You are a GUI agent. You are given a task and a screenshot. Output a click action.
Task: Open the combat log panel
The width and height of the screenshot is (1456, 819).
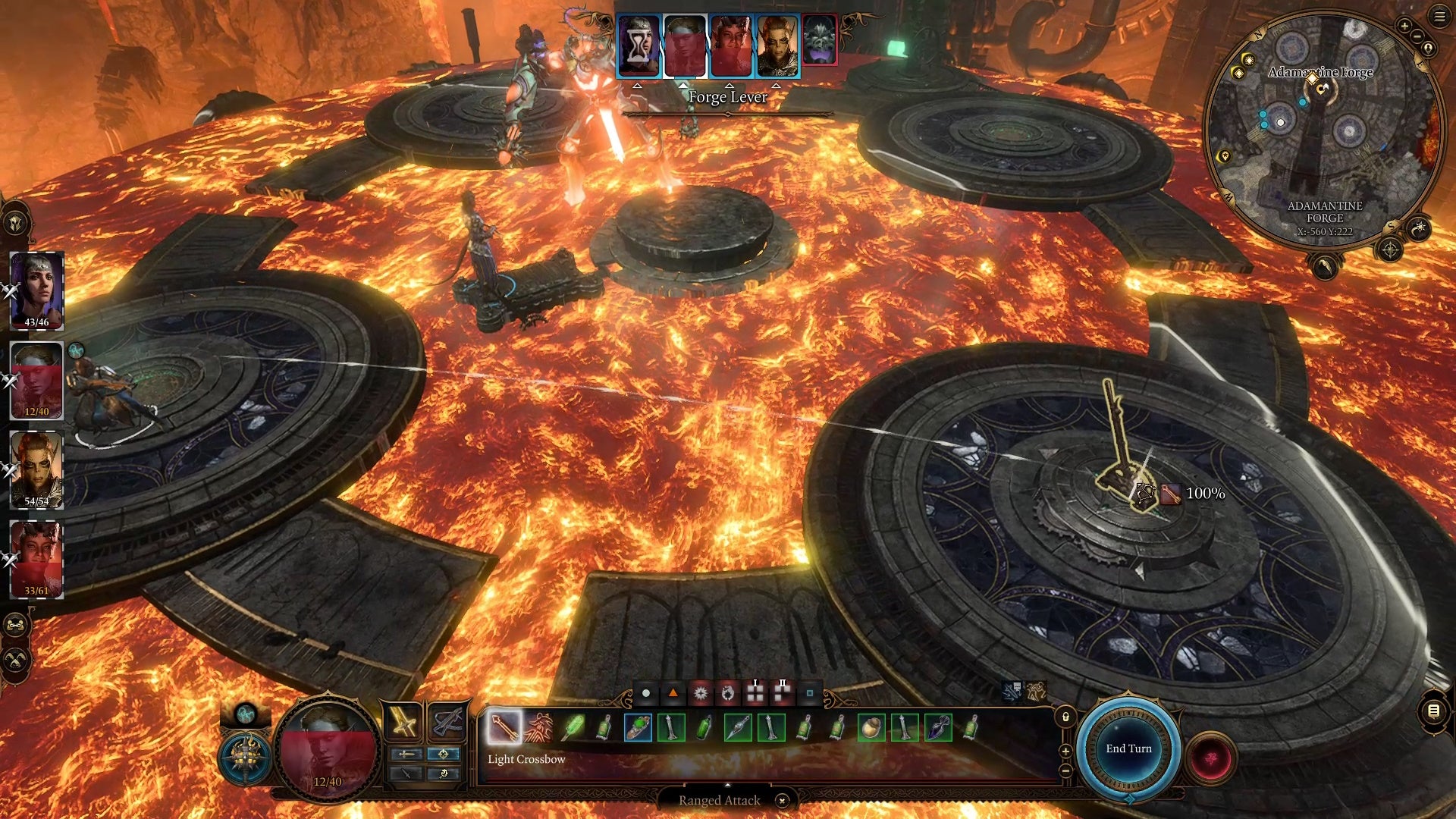tap(1433, 711)
